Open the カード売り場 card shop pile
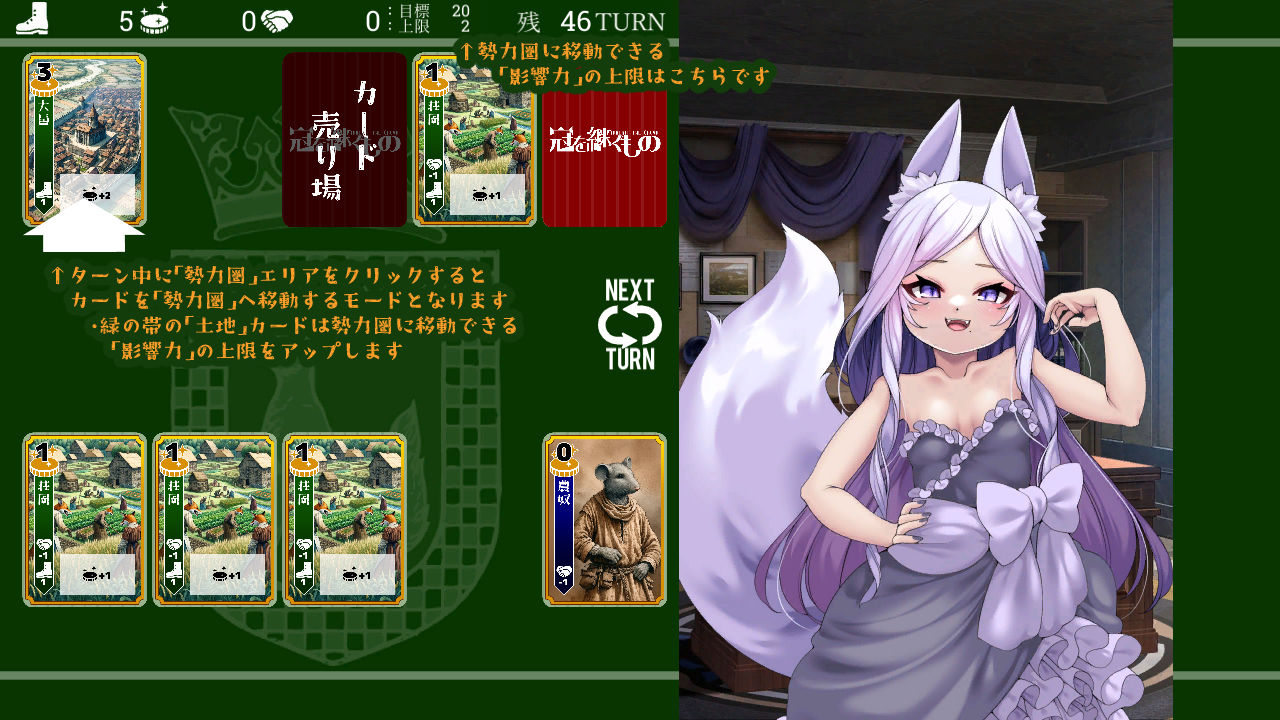This screenshot has height=720, width=1280. pyautogui.click(x=344, y=140)
